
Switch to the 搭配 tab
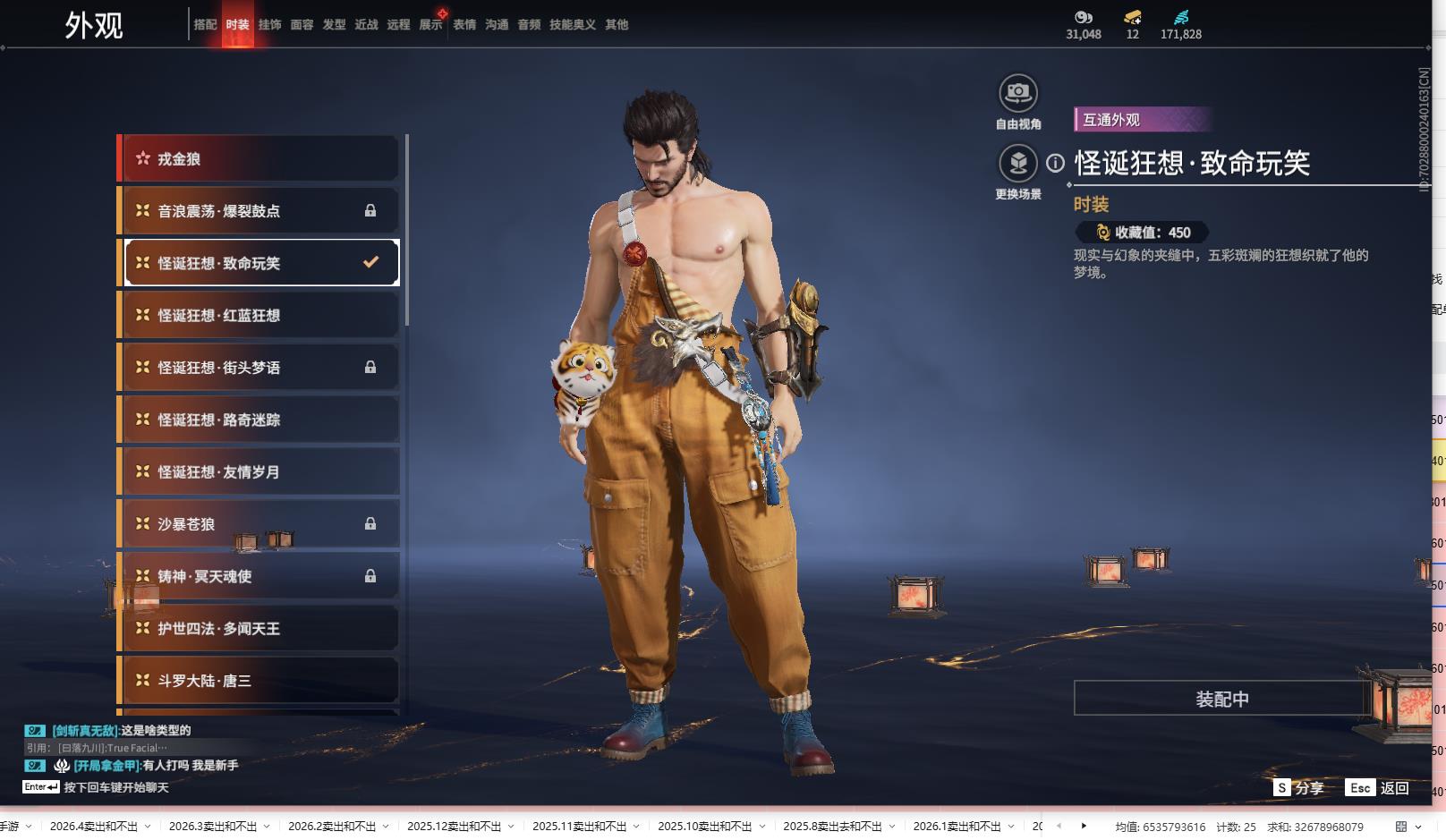point(205,24)
